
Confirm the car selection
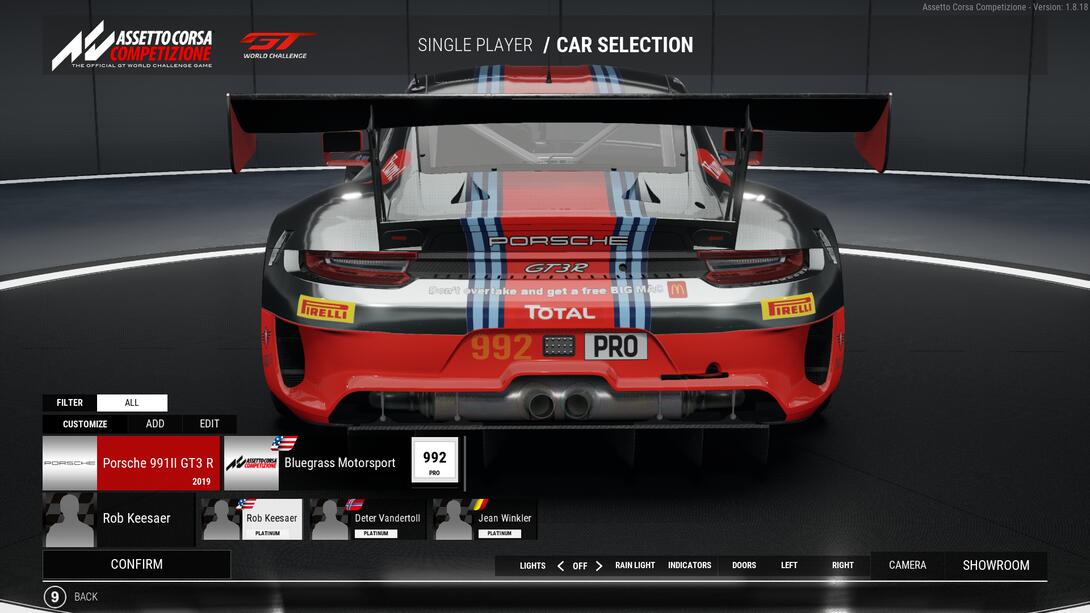tap(136, 564)
